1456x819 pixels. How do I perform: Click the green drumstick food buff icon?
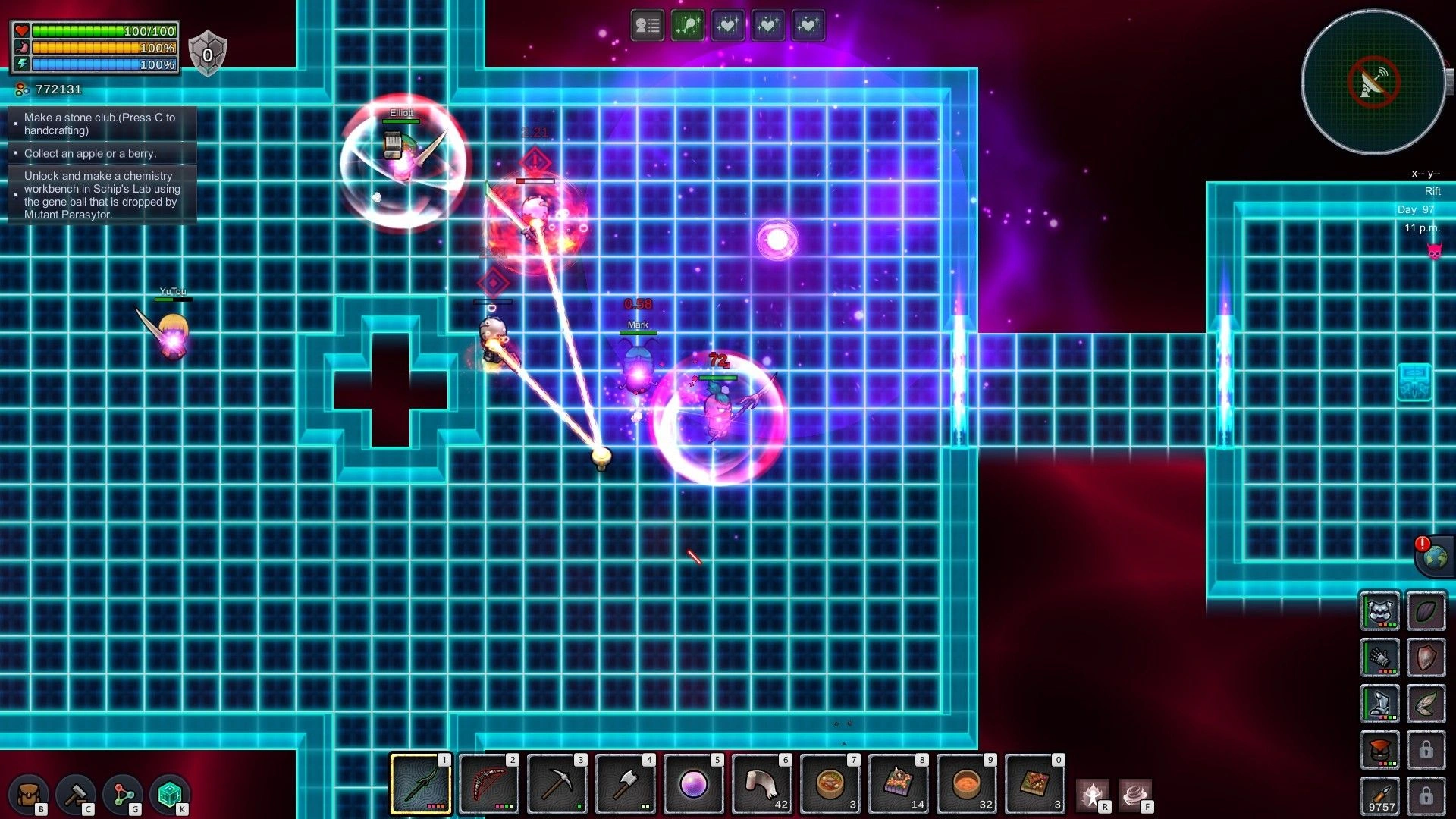[687, 26]
